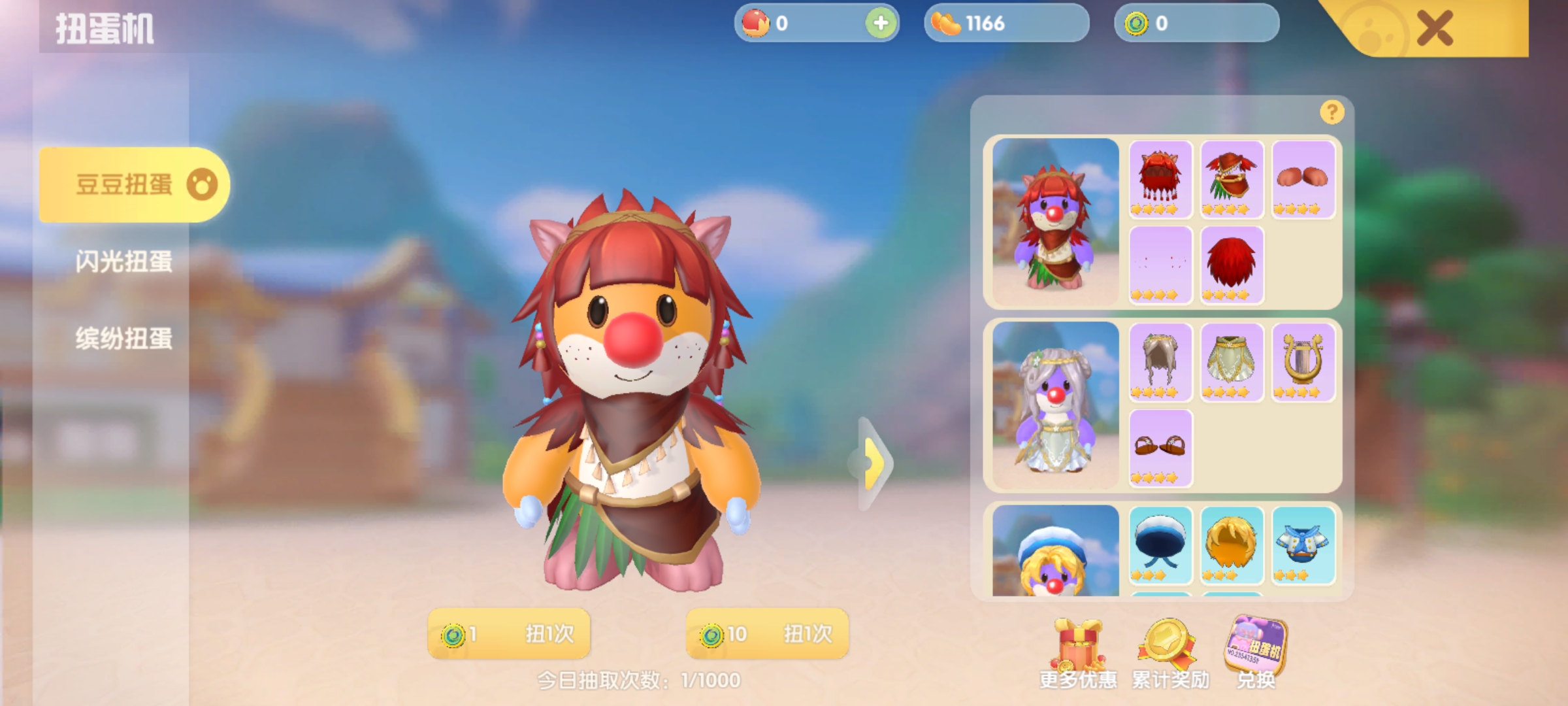
Task: Select the 缤纷扭蛋 tab
Action: (123, 339)
